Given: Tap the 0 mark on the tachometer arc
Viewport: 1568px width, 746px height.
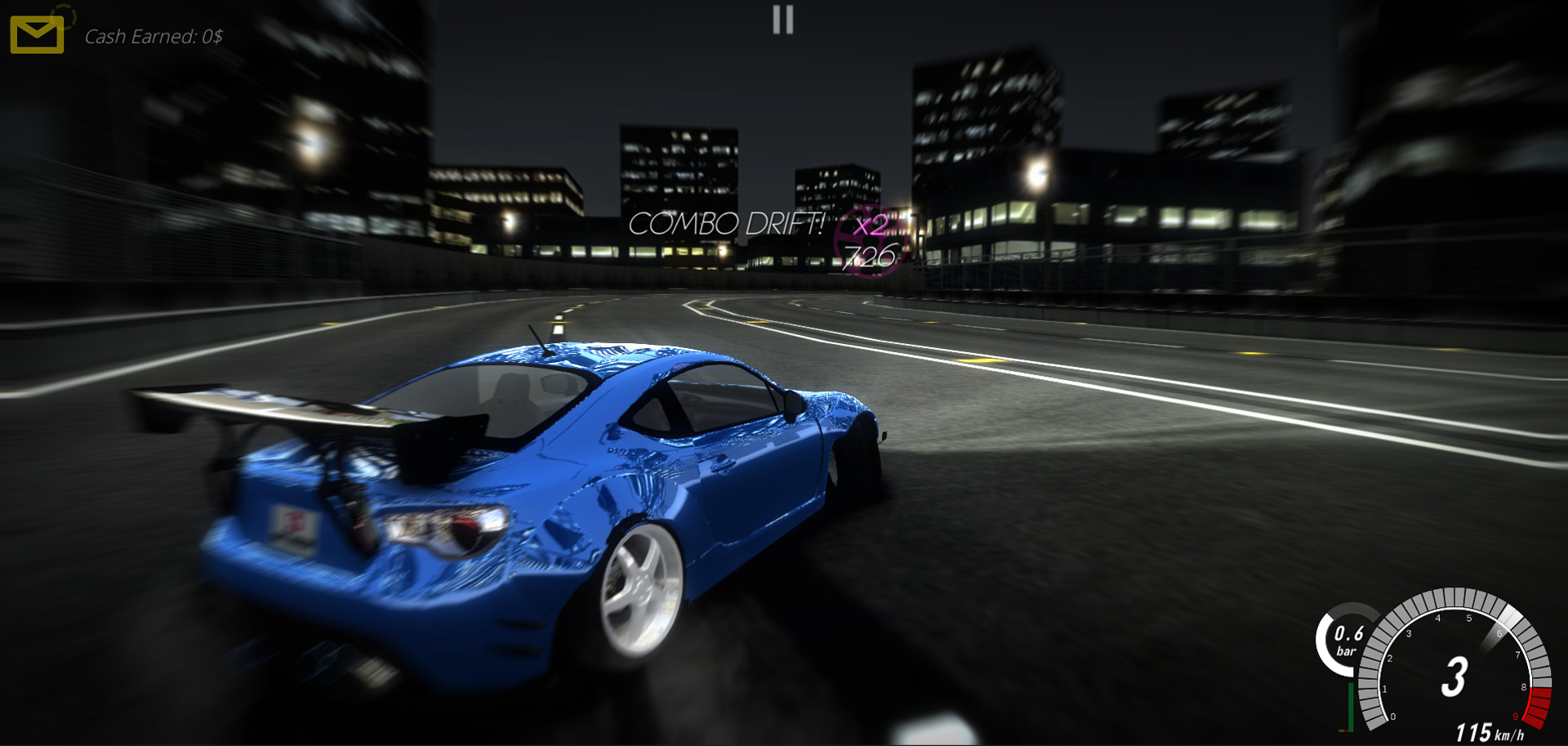Looking at the screenshot, I should [x=1392, y=717].
